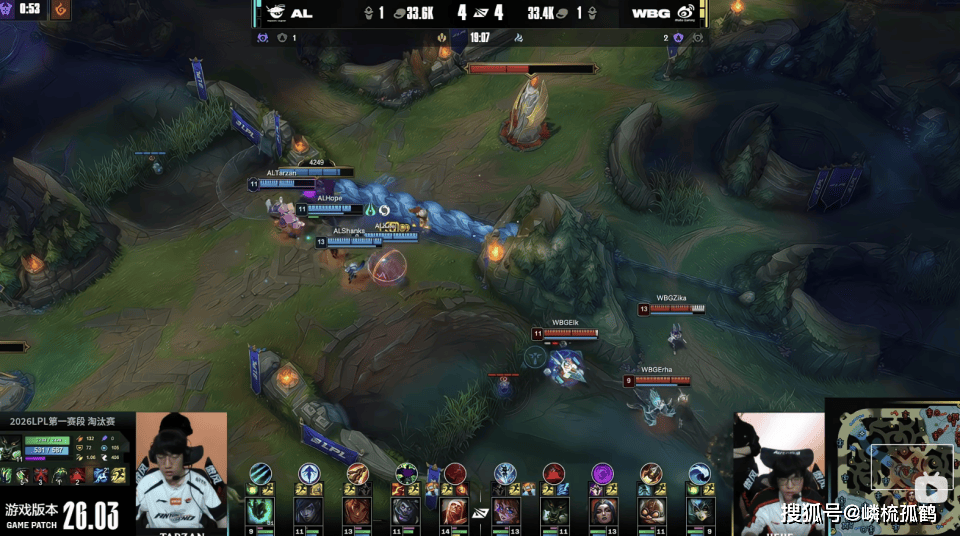This screenshot has width=960, height=536.
Task: Select the blue upward-arrow ultimate icon
Action: tap(309, 474)
